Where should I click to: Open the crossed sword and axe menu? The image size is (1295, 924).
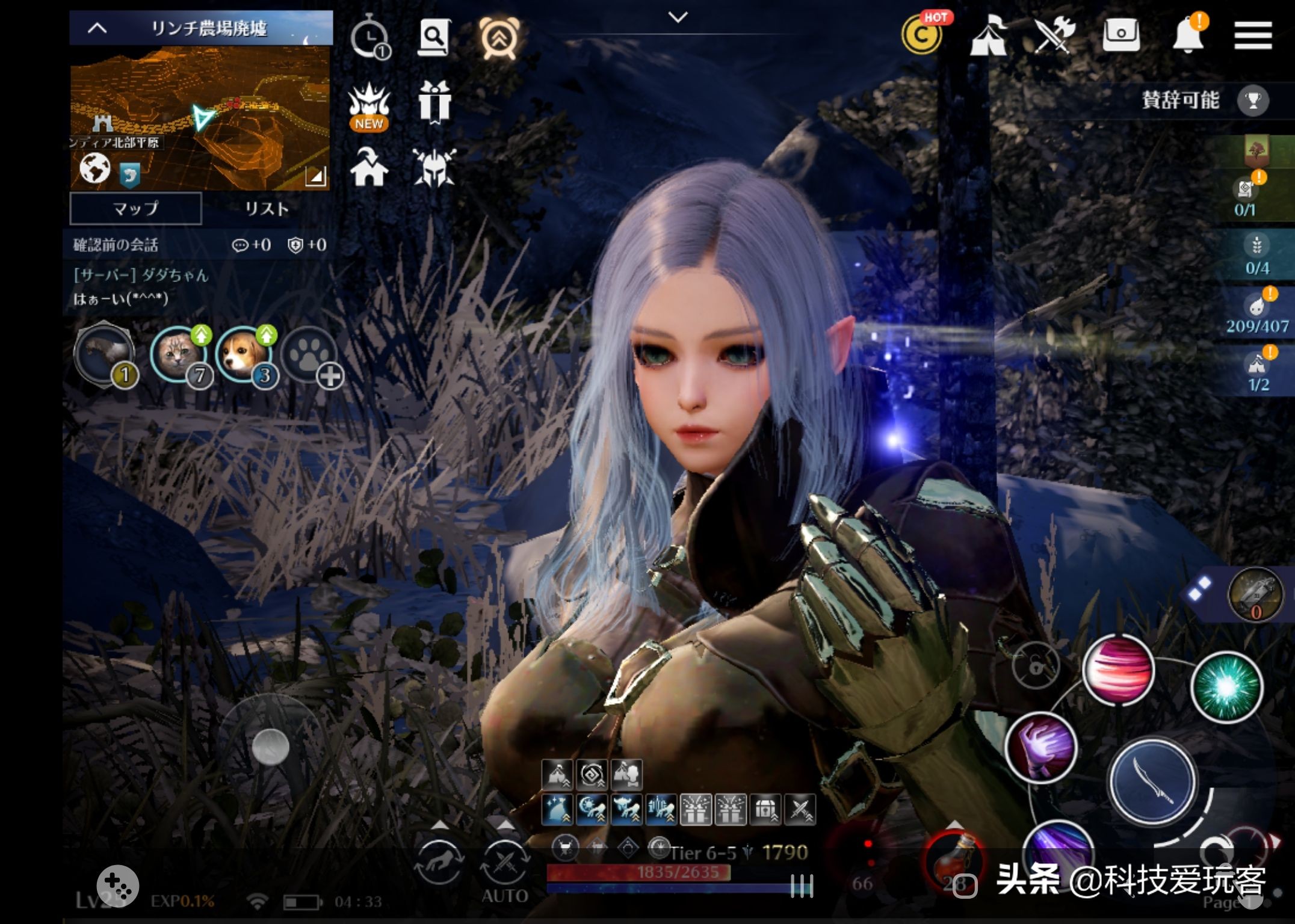[1054, 35]
